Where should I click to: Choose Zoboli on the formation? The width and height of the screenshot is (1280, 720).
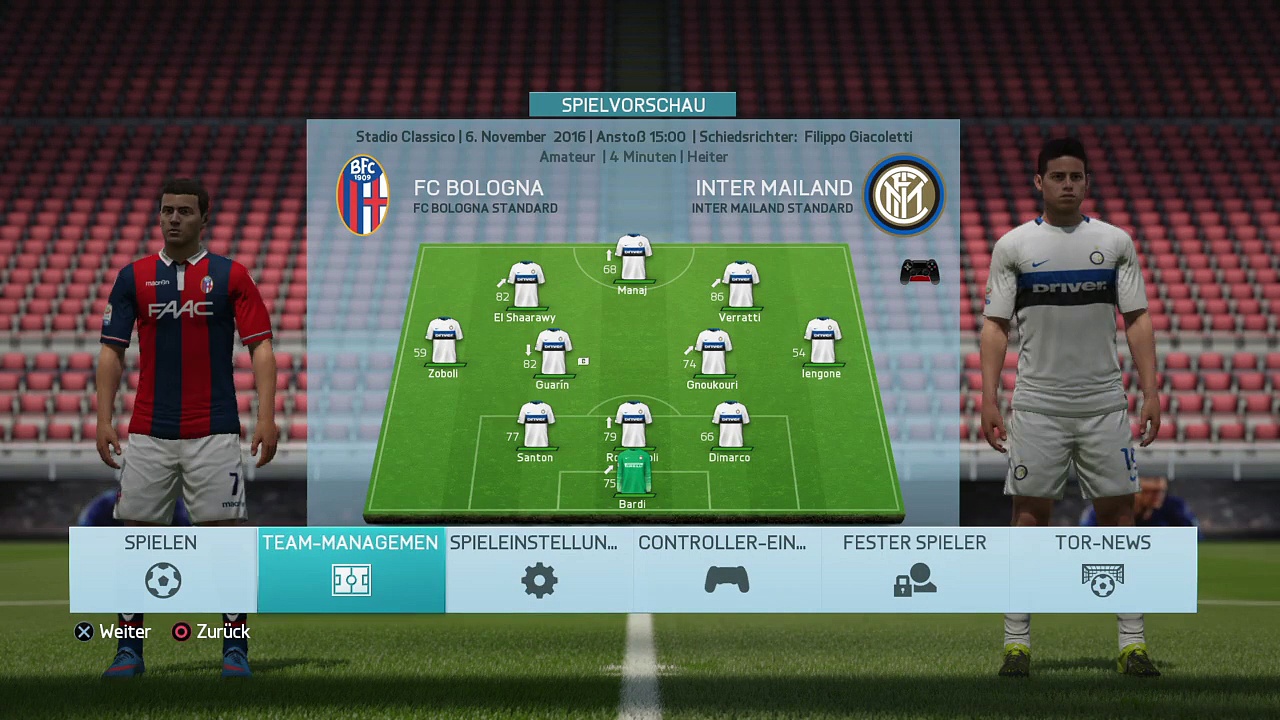pos(444,342)
